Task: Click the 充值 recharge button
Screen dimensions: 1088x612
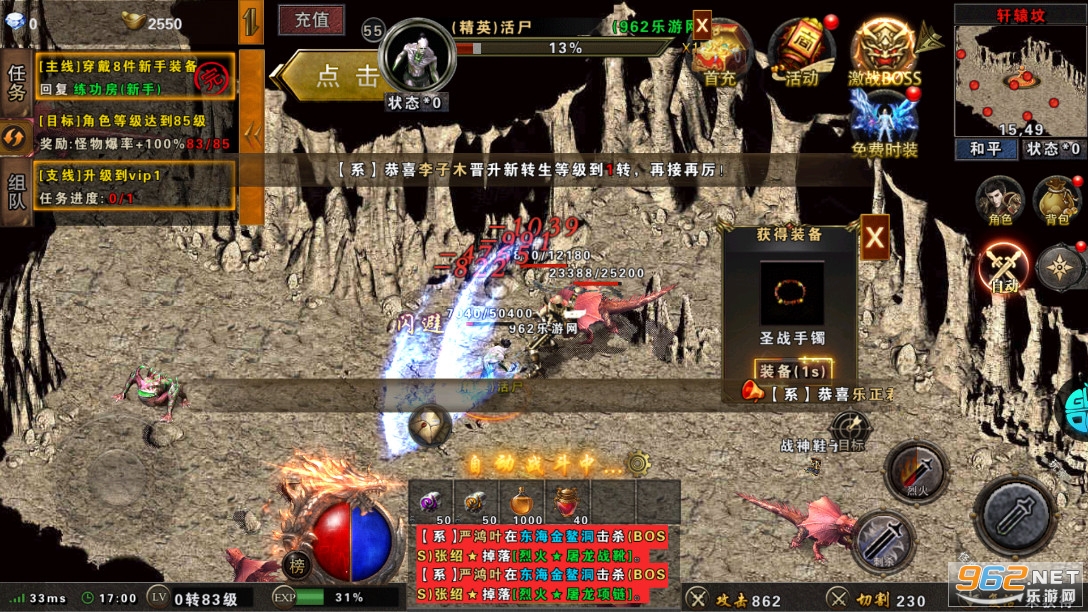Action: click(x=311, y=20)
